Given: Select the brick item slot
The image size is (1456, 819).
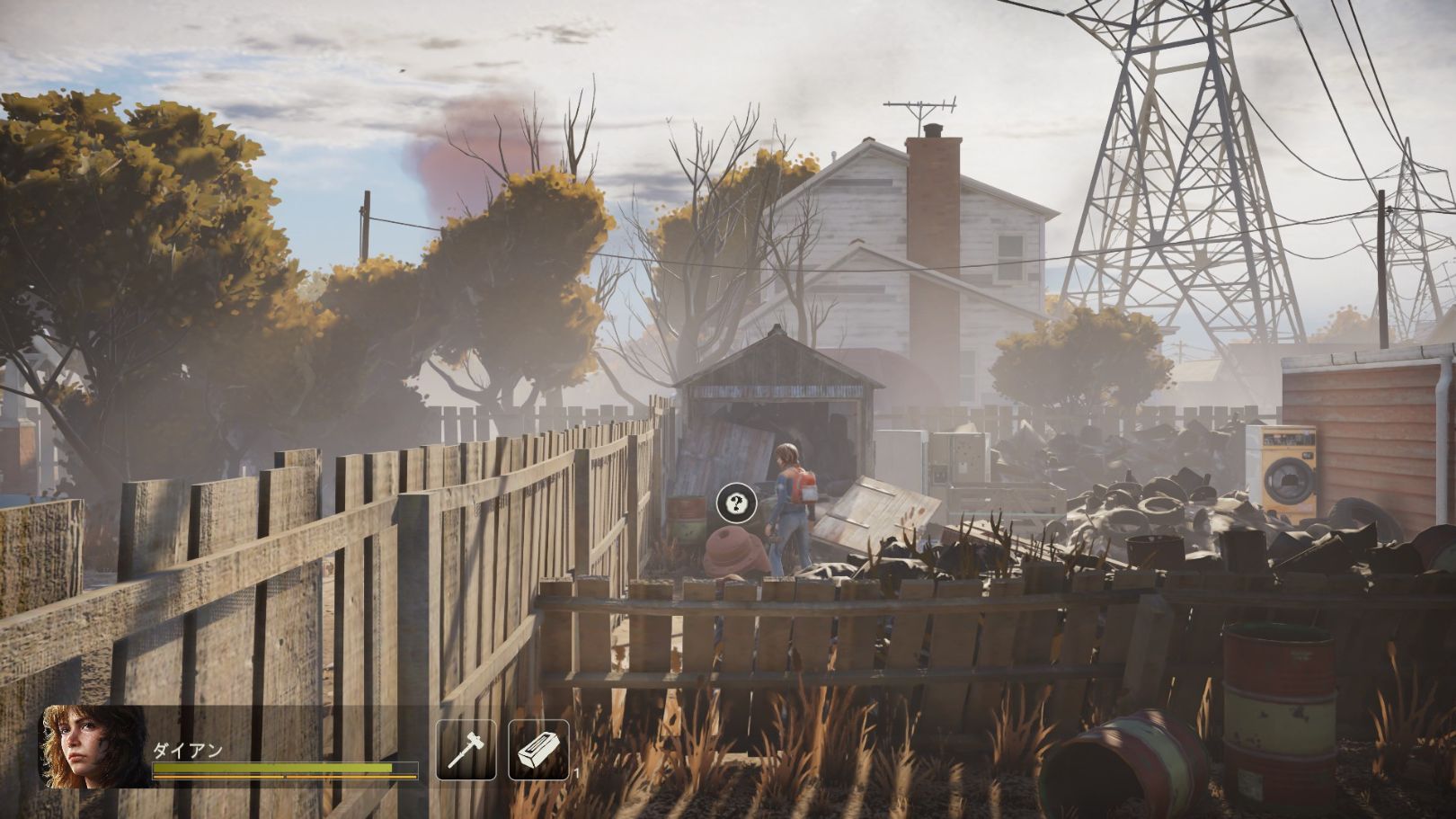Looking at the screenshot, I should coord(538,750).
